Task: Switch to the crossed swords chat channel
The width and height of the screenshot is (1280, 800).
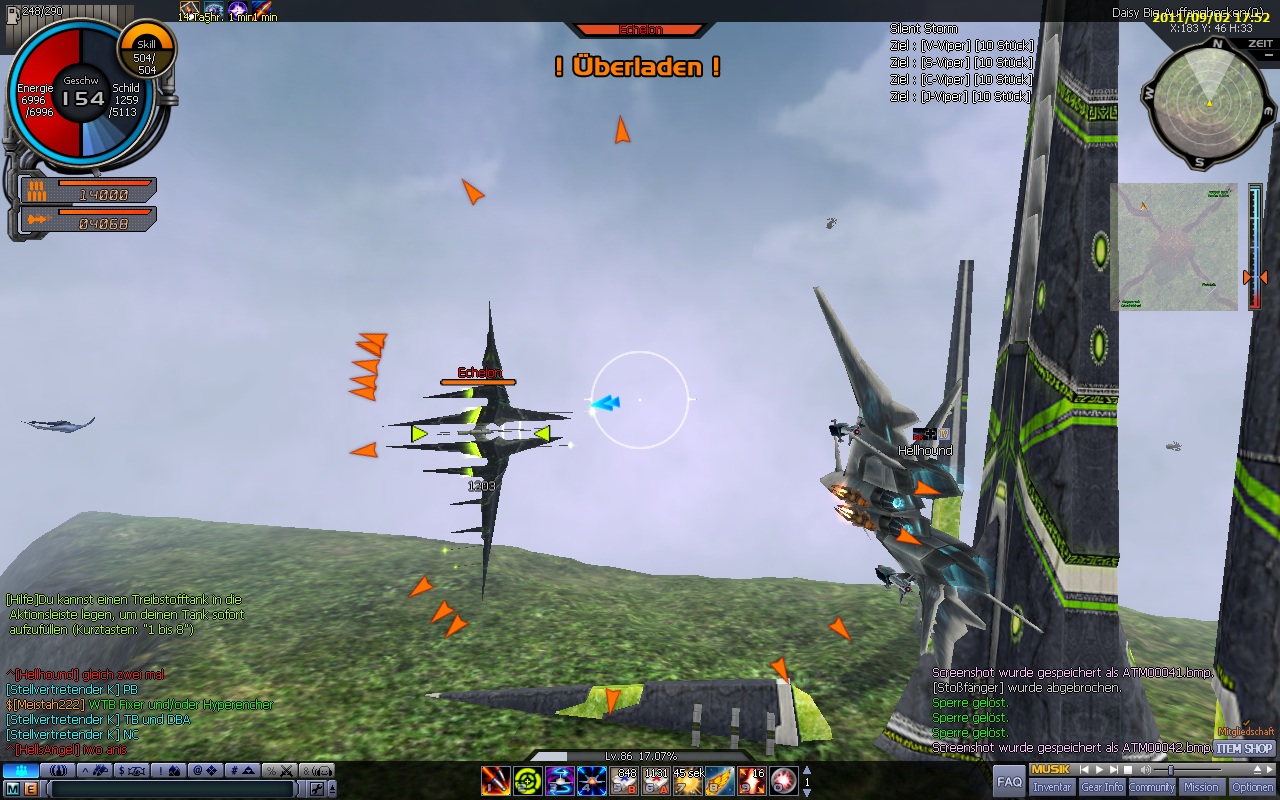Action: (x=285, y=770)
